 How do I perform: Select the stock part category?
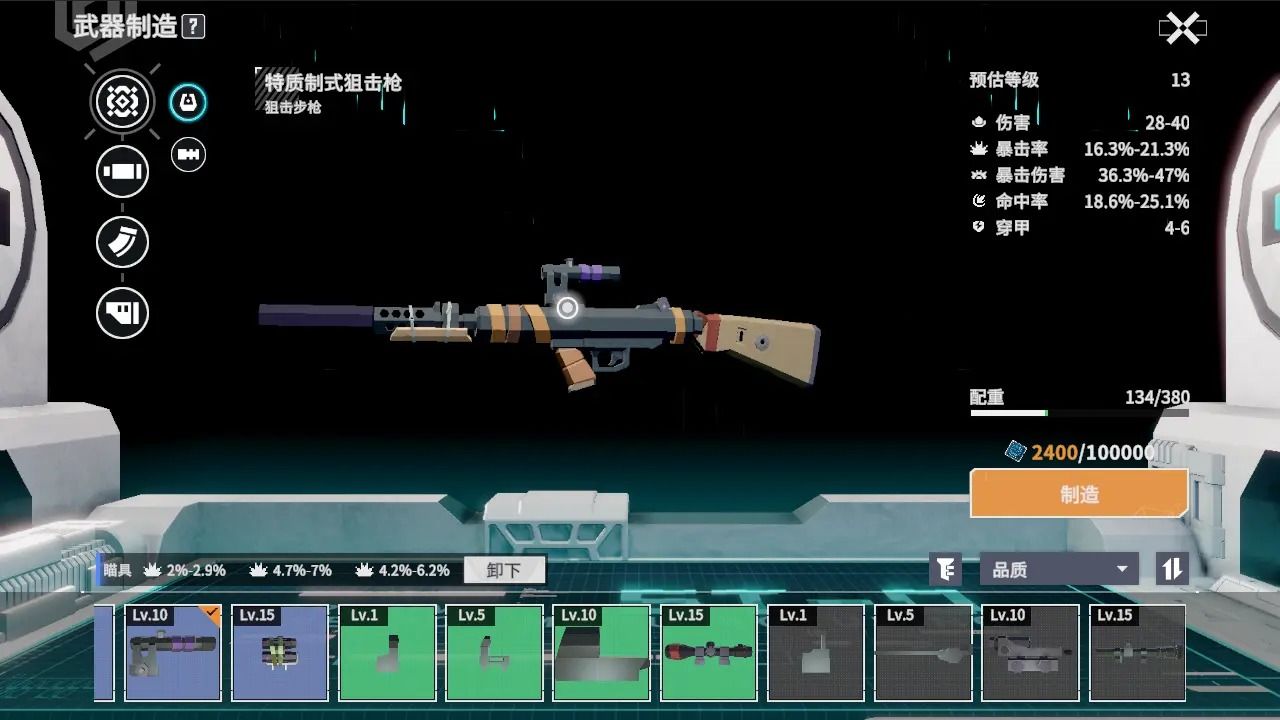click(x=123, y=313)
